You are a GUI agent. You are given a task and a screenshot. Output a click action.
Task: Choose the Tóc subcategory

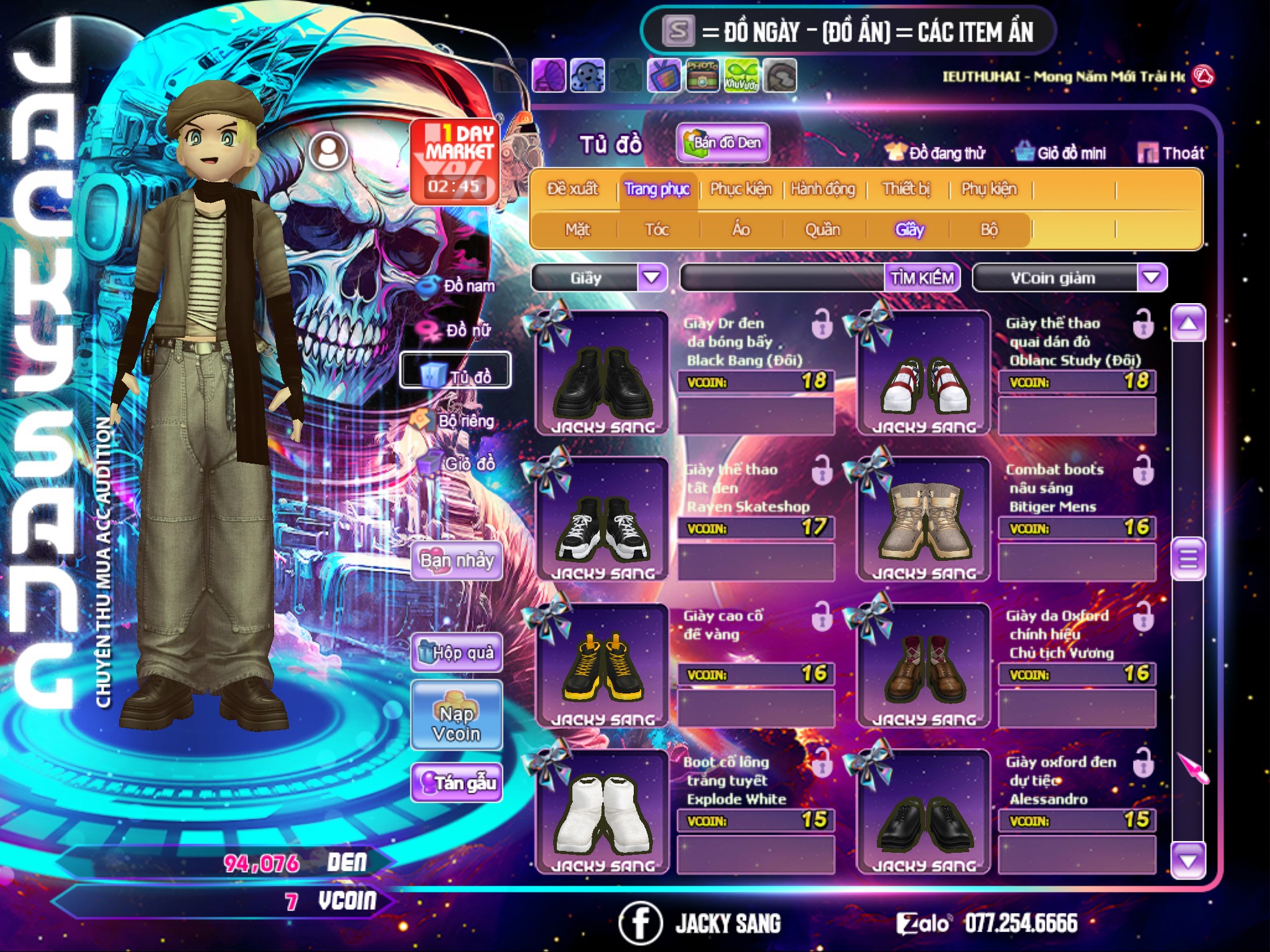[657, 230]
